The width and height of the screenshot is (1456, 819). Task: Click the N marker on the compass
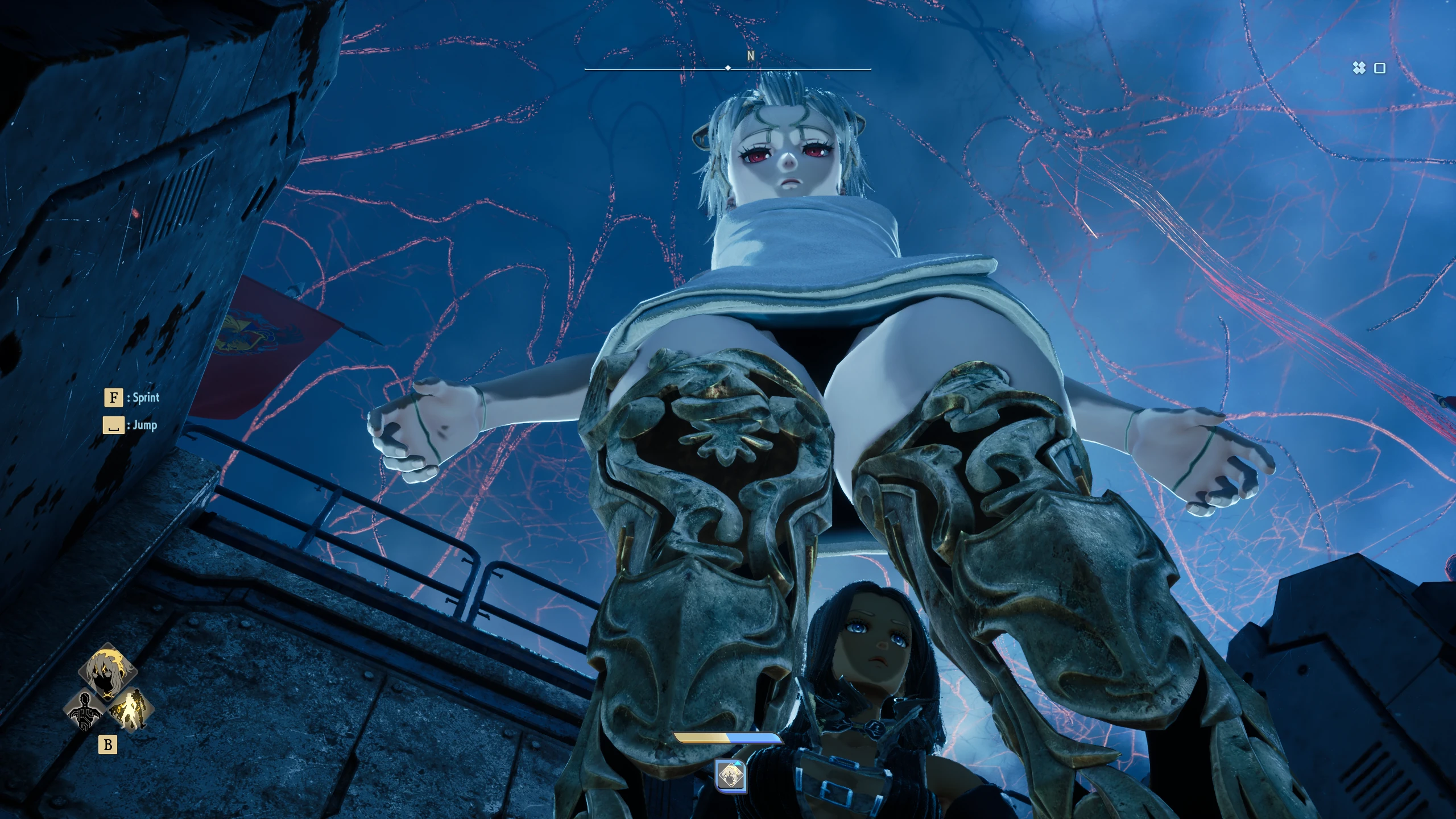(750, 57)
